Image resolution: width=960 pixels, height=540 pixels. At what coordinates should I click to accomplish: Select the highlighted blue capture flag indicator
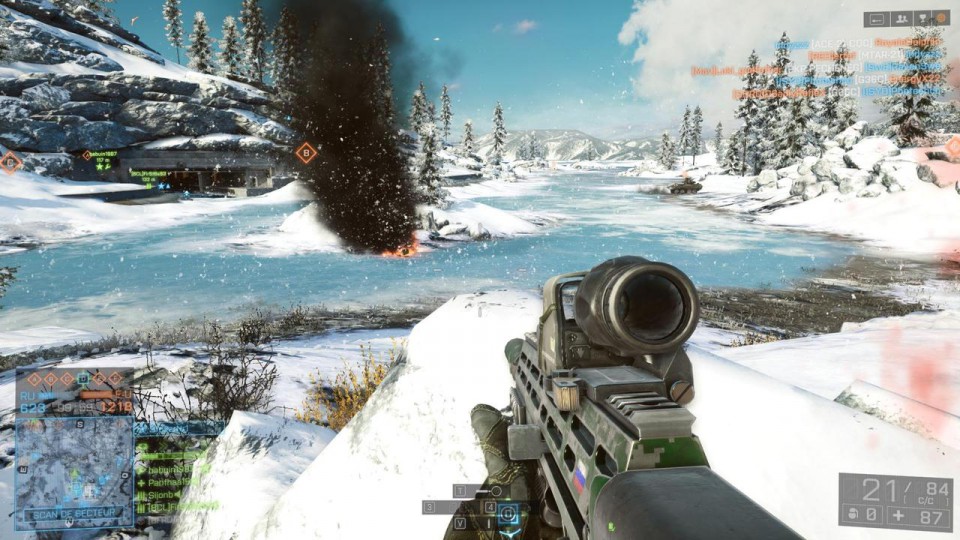84,378
